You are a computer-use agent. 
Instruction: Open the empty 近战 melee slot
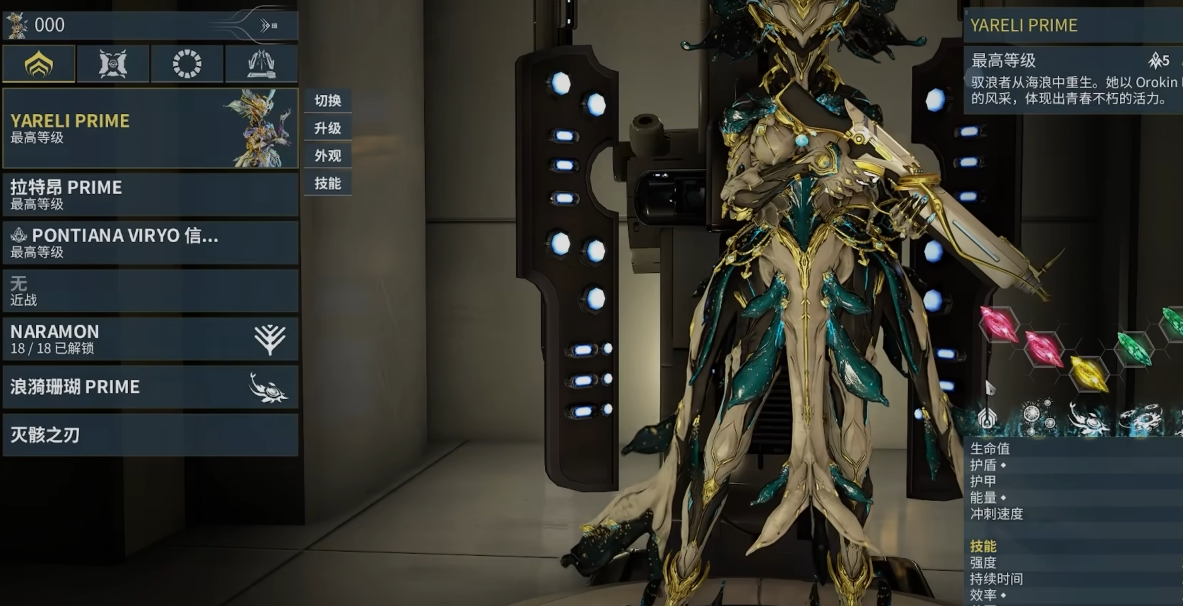pos(150,290)
